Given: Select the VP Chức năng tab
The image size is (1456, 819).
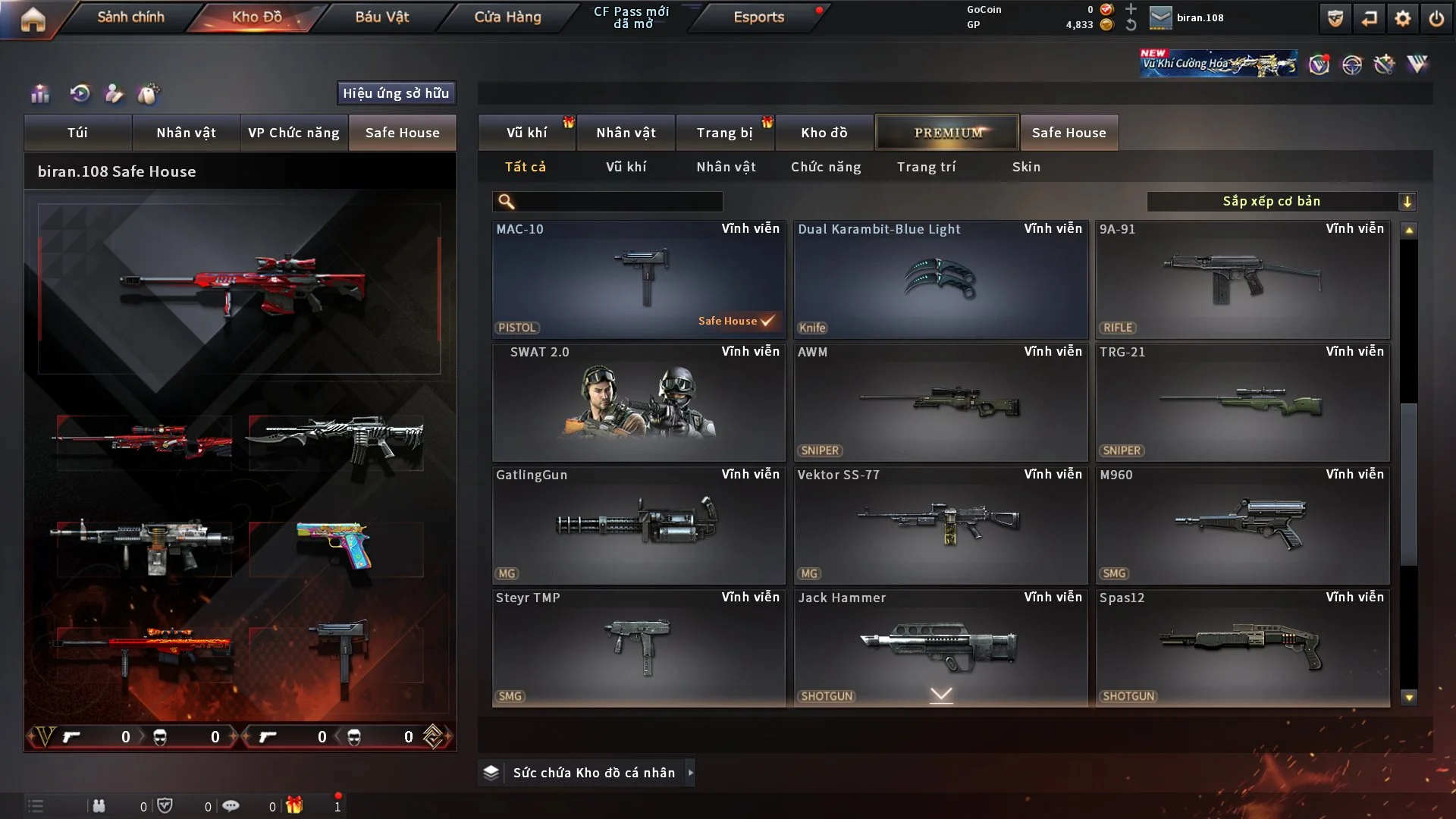Looking at the screenshot, I should pyautogui.click(x=293, y=133).
